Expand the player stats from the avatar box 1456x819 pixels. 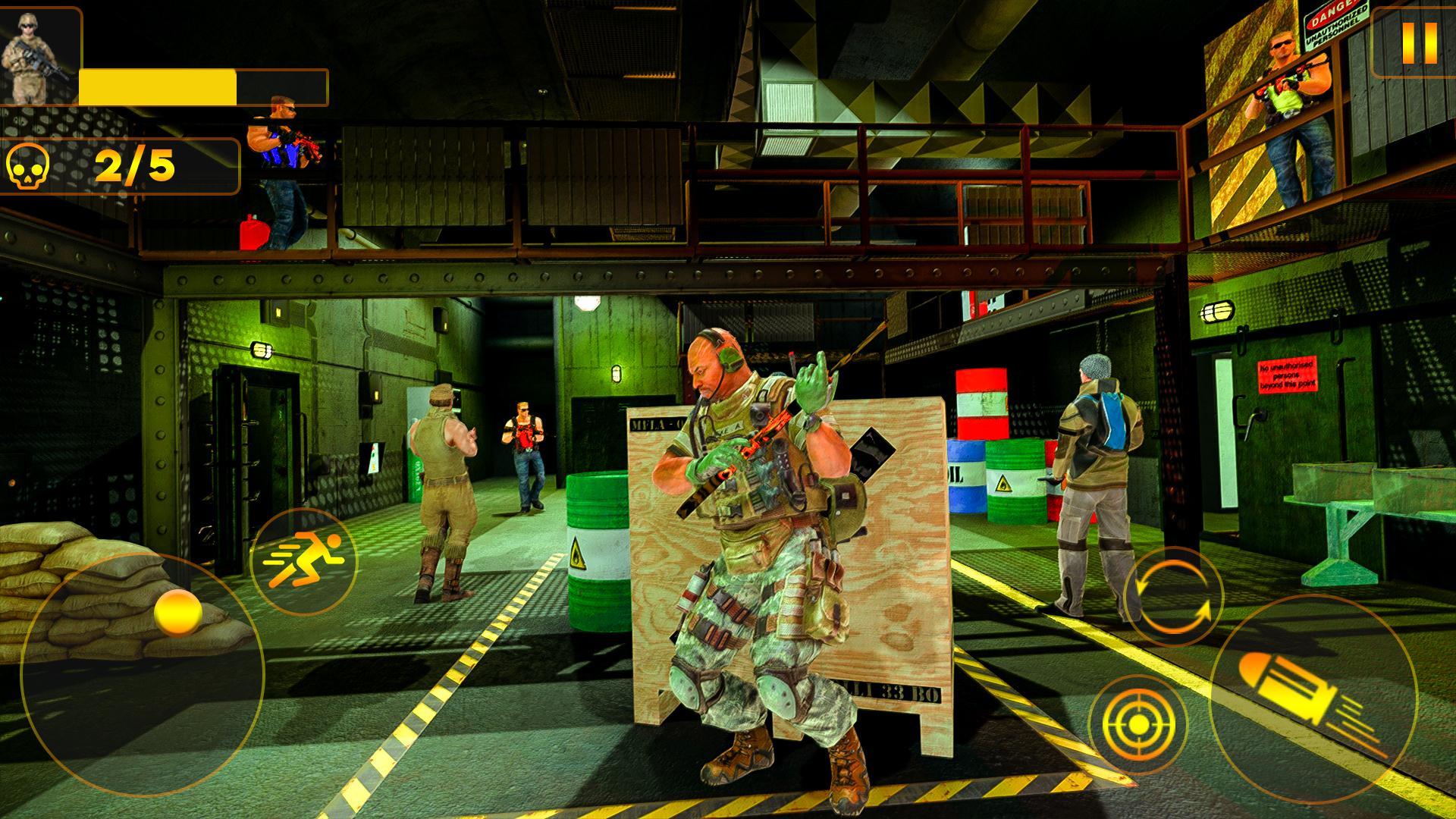tap(36, 57)
